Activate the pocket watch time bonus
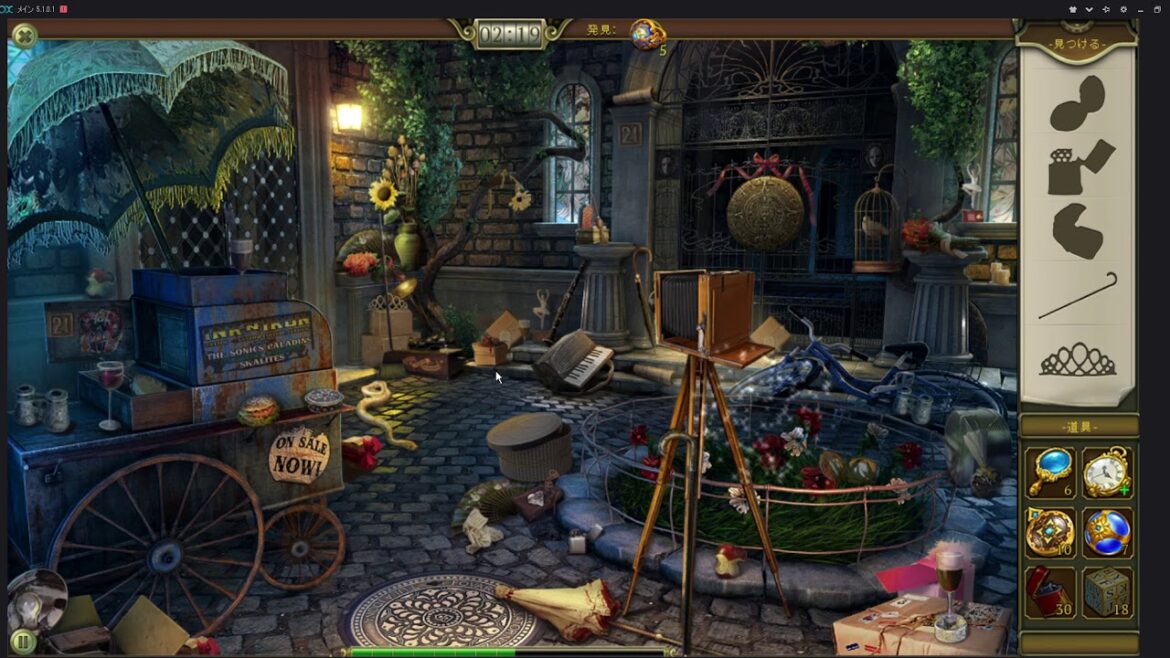 [x=1107, y=472]
